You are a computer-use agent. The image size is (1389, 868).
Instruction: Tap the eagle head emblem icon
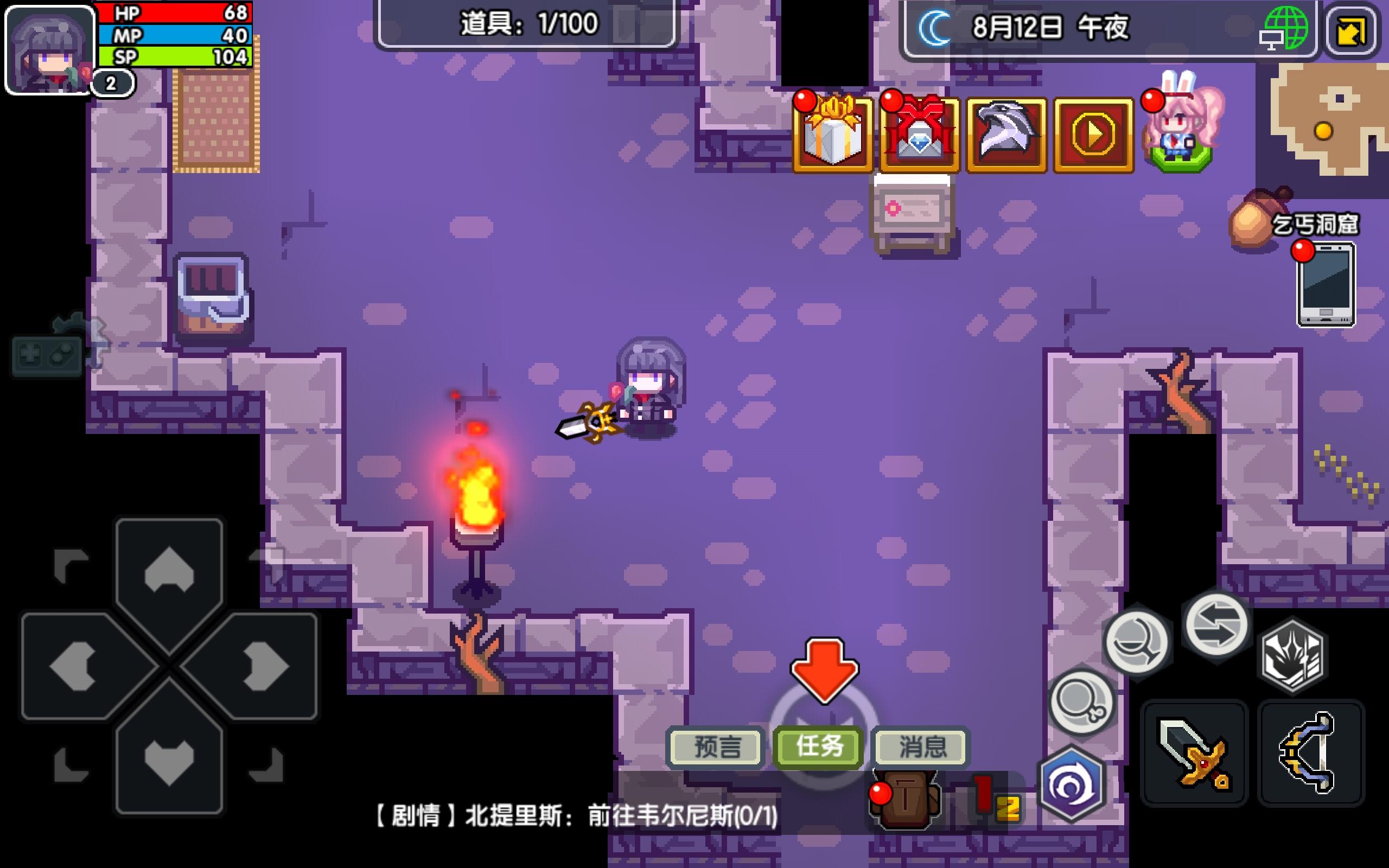tap(1006, 133)
